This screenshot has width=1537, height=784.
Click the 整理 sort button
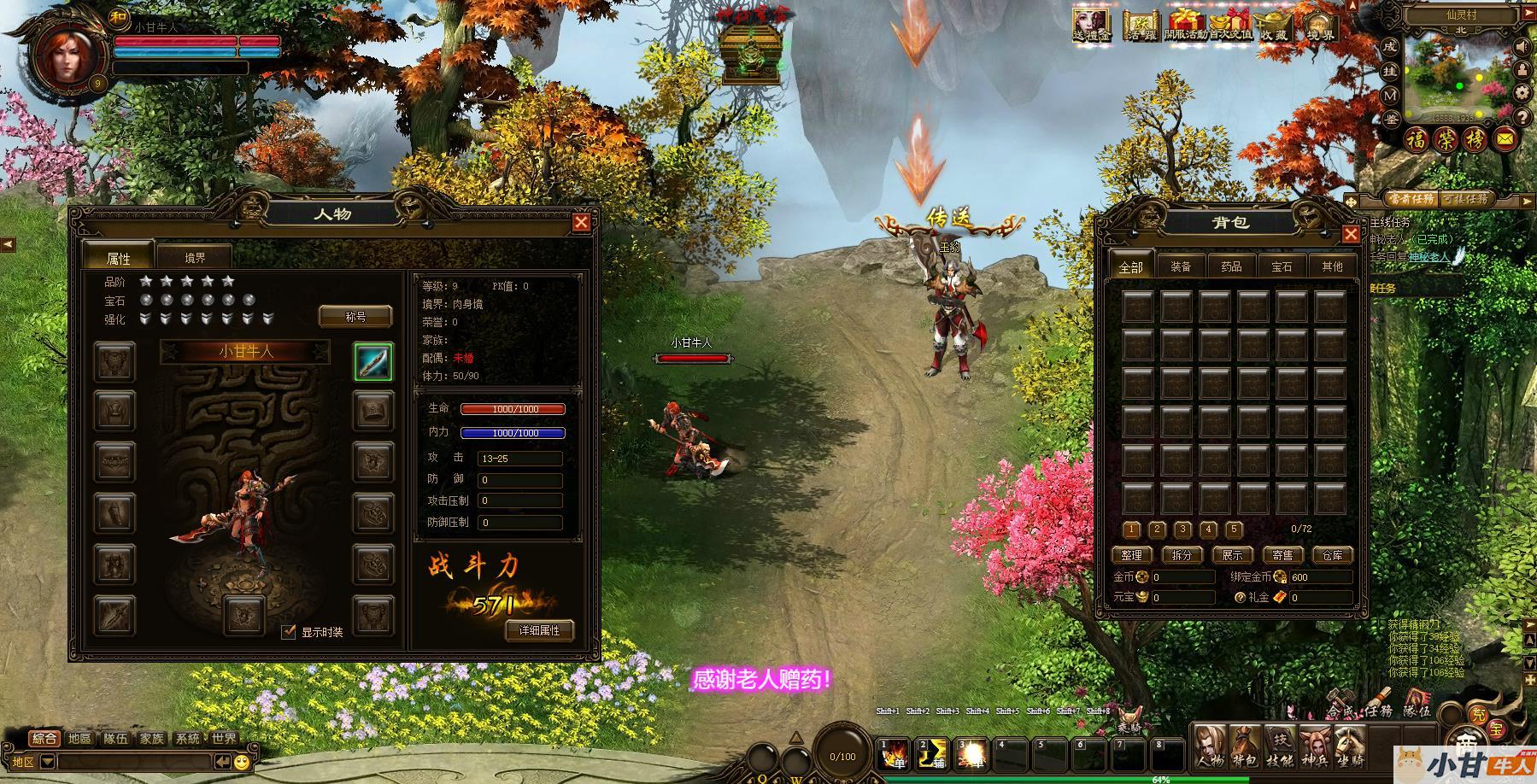coord(1132,555)
